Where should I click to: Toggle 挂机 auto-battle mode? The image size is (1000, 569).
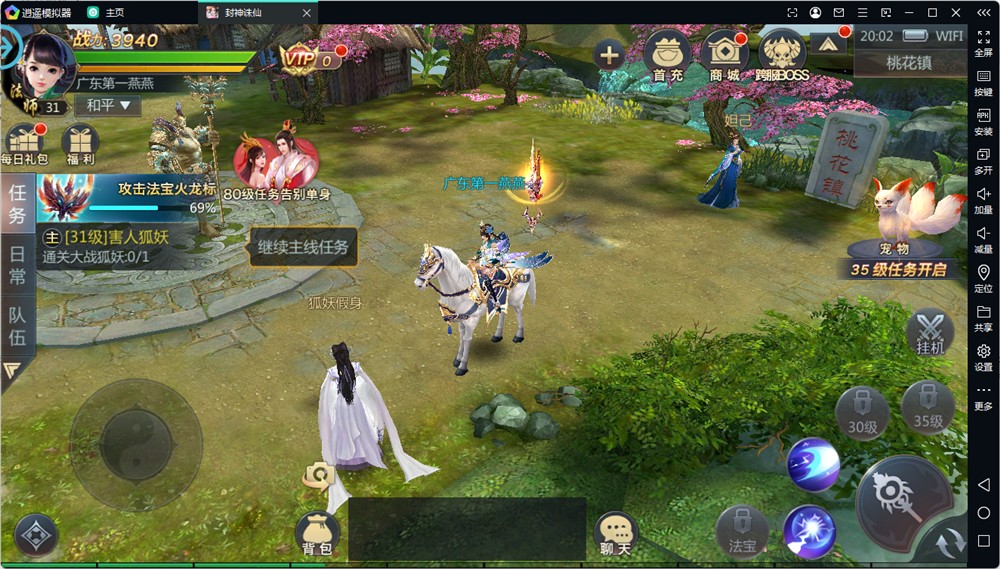[930, 333]
